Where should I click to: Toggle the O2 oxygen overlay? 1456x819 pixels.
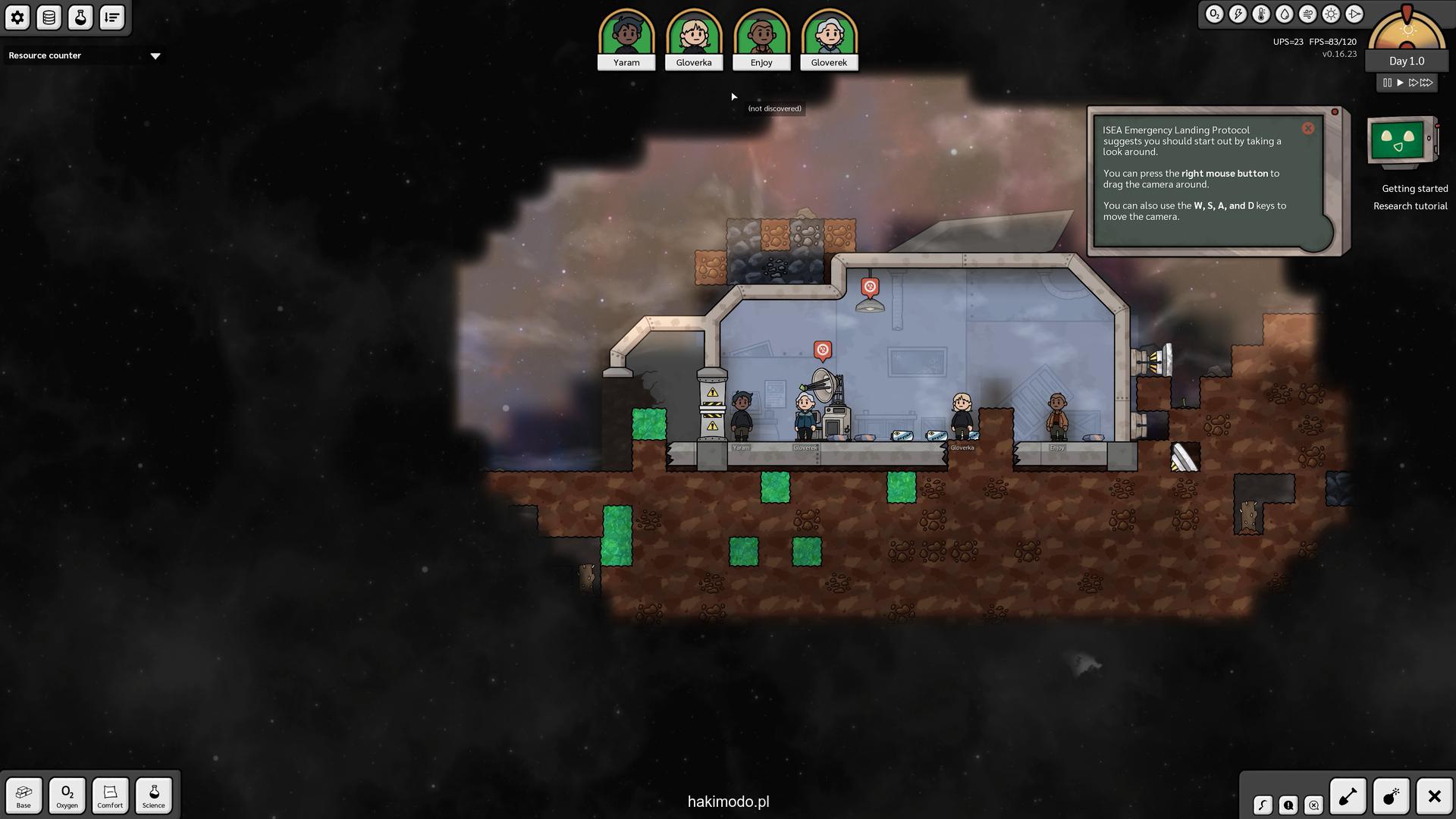click(x=1214, y=14)
